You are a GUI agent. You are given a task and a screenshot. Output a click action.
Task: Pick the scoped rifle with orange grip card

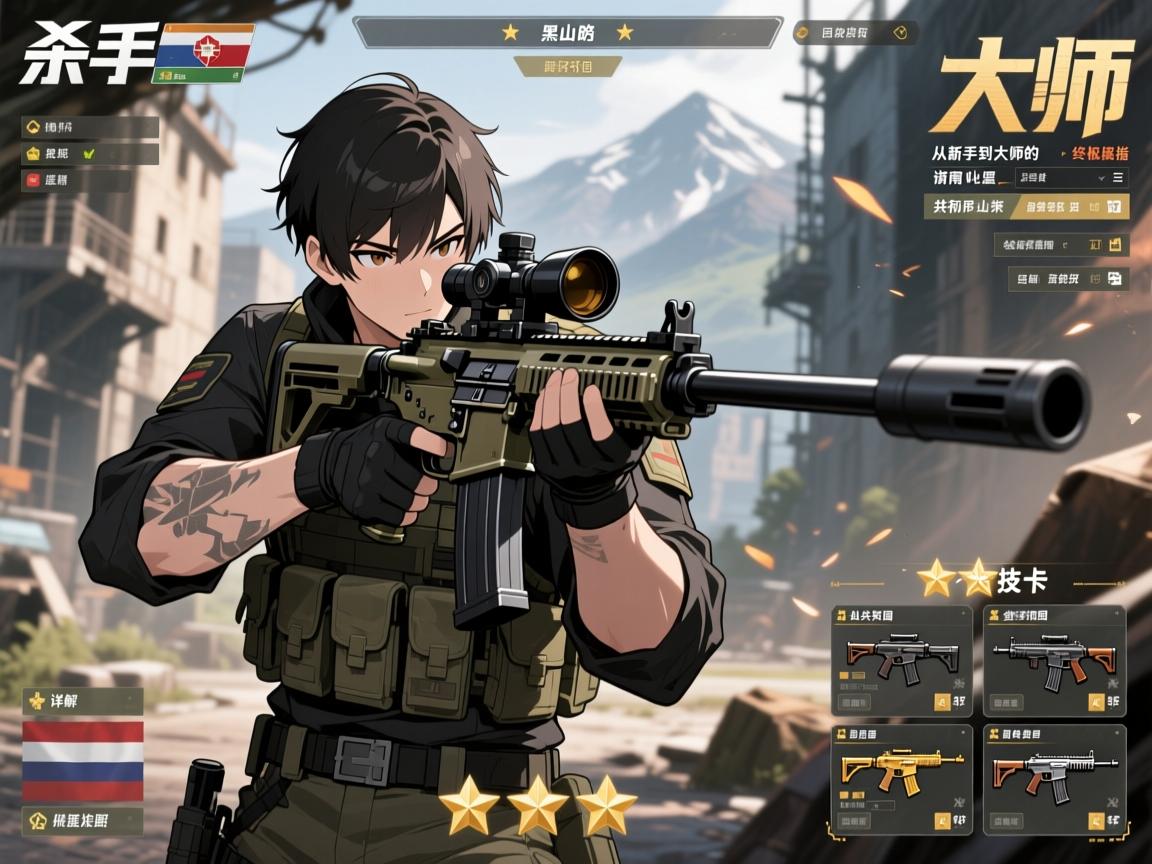point(901,659)
